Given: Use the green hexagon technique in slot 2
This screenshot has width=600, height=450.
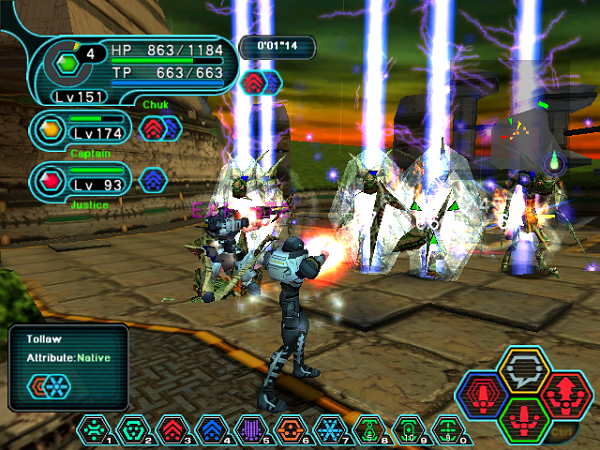Looking at the screenshot, I should click(133, 432).
